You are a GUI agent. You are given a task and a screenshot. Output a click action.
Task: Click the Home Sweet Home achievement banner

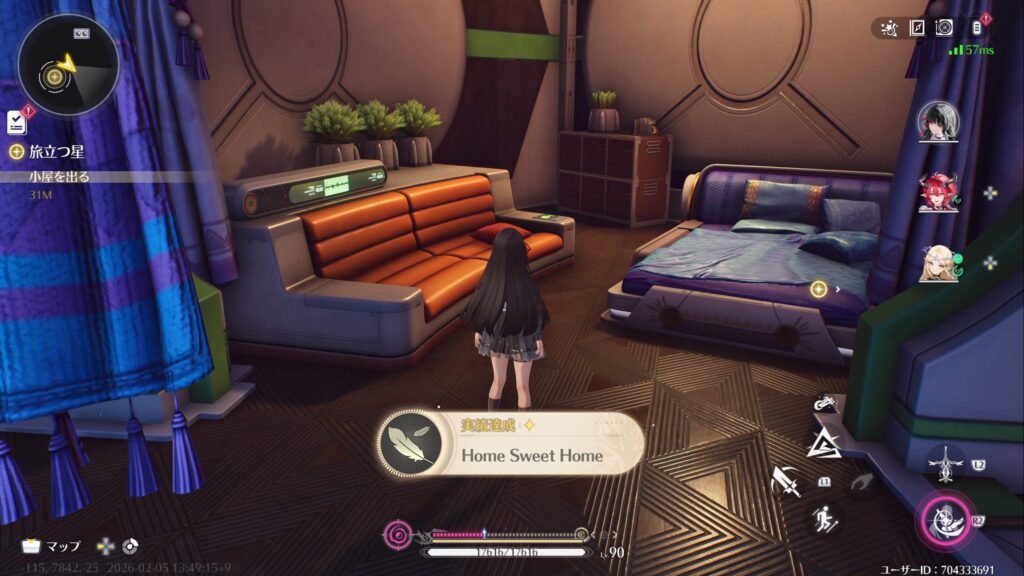pos(510,444)
